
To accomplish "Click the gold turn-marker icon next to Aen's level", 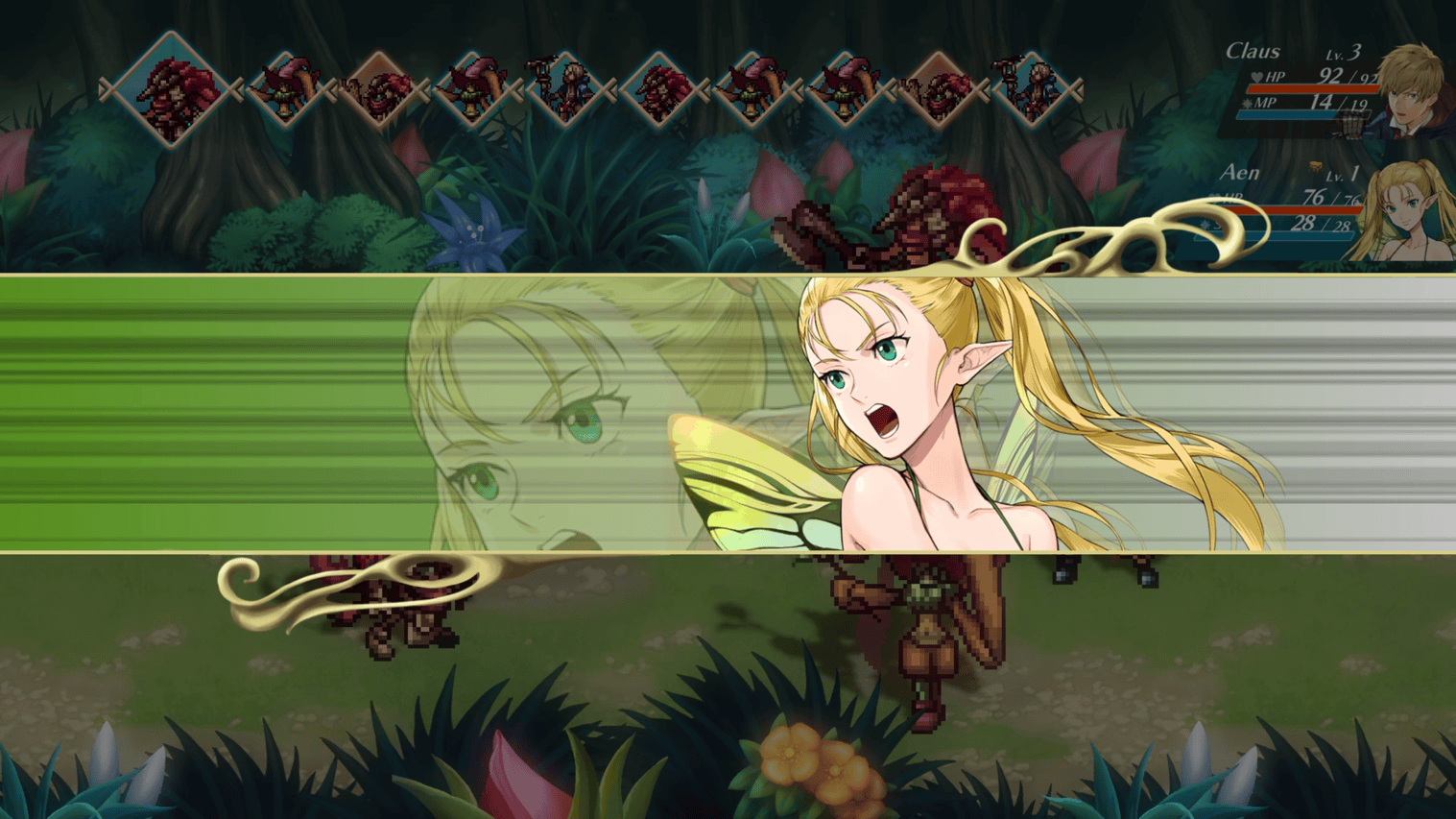I will tap(1316, 167).
